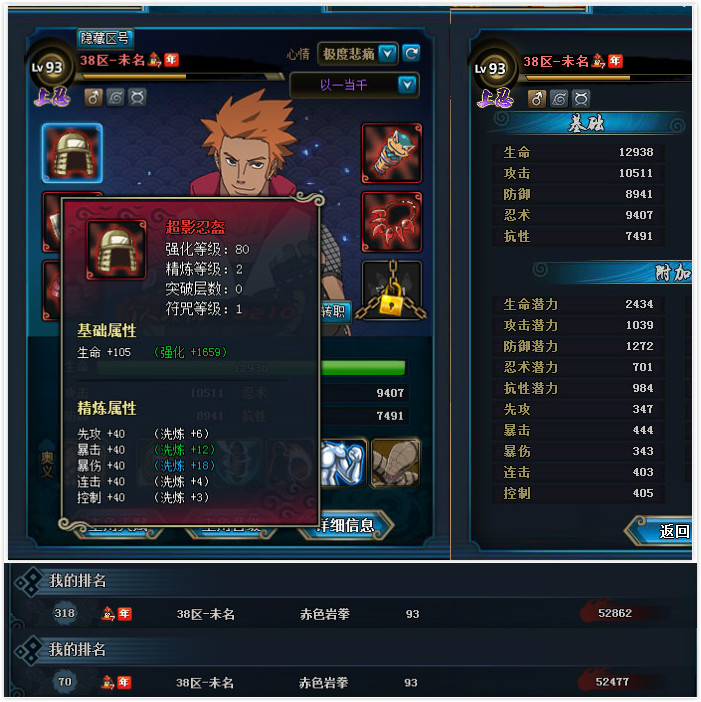Screen dimensions: 701x702
Task: Select the blue scroll weapon slot
Action: point(391,153)
